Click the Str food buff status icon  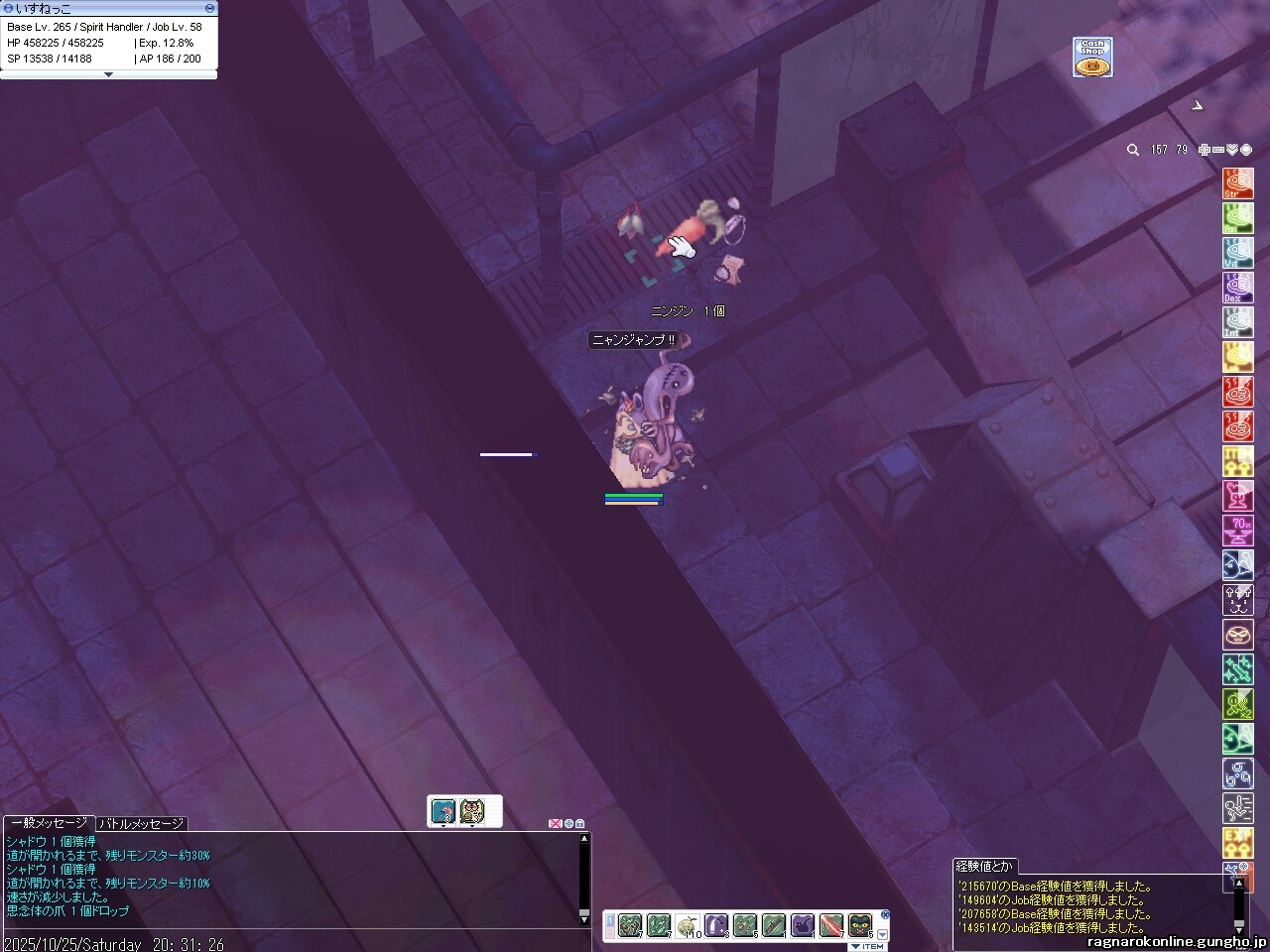tap(1237, 183)
